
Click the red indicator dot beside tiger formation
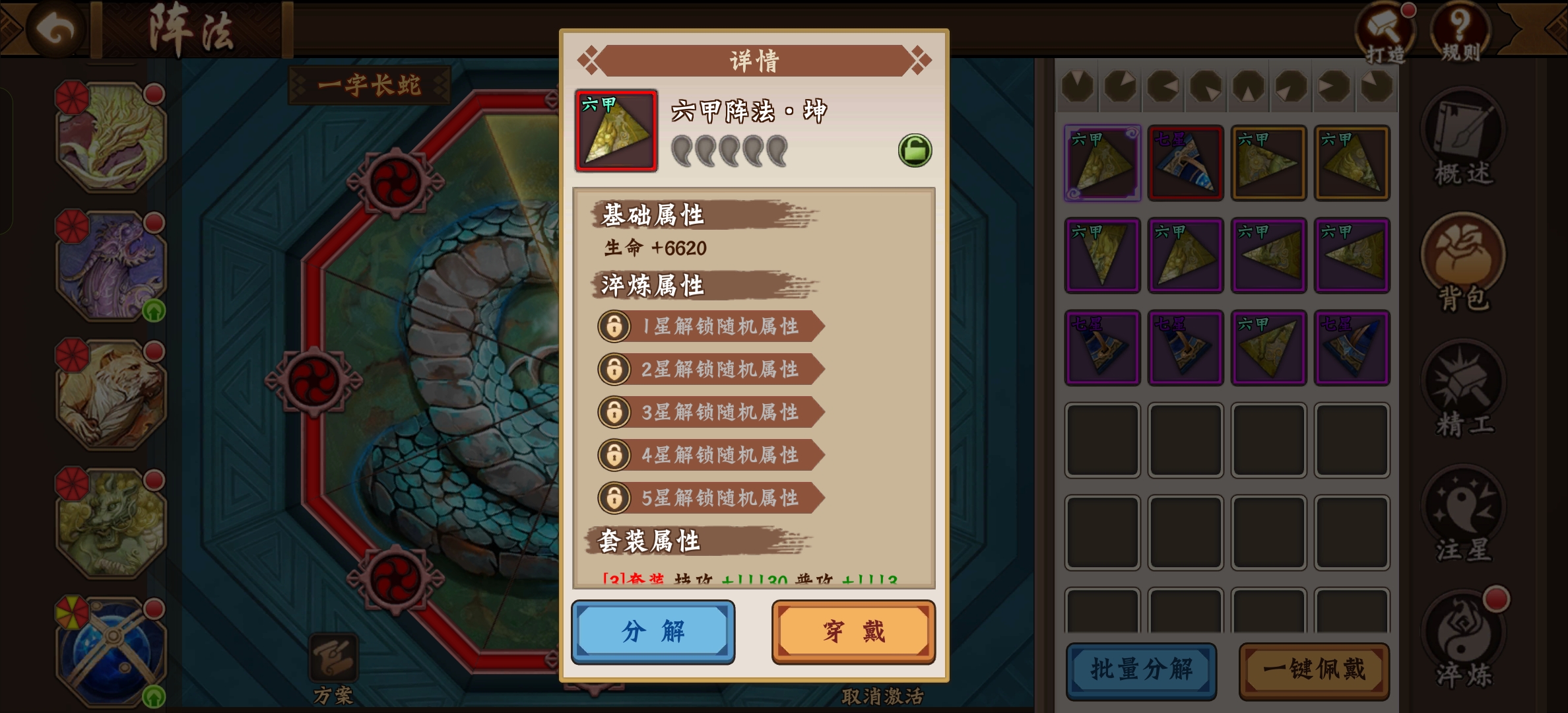154,351
